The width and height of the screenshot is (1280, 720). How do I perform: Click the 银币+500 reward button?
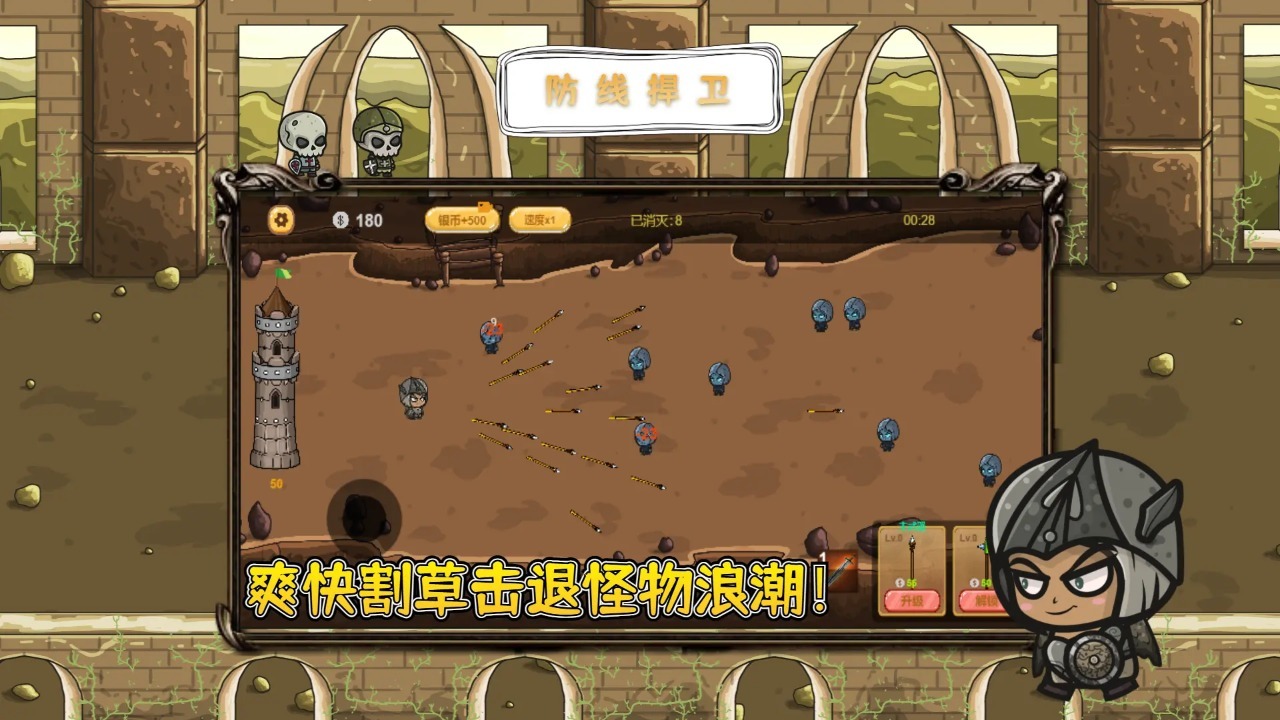[x=464, y=219]
